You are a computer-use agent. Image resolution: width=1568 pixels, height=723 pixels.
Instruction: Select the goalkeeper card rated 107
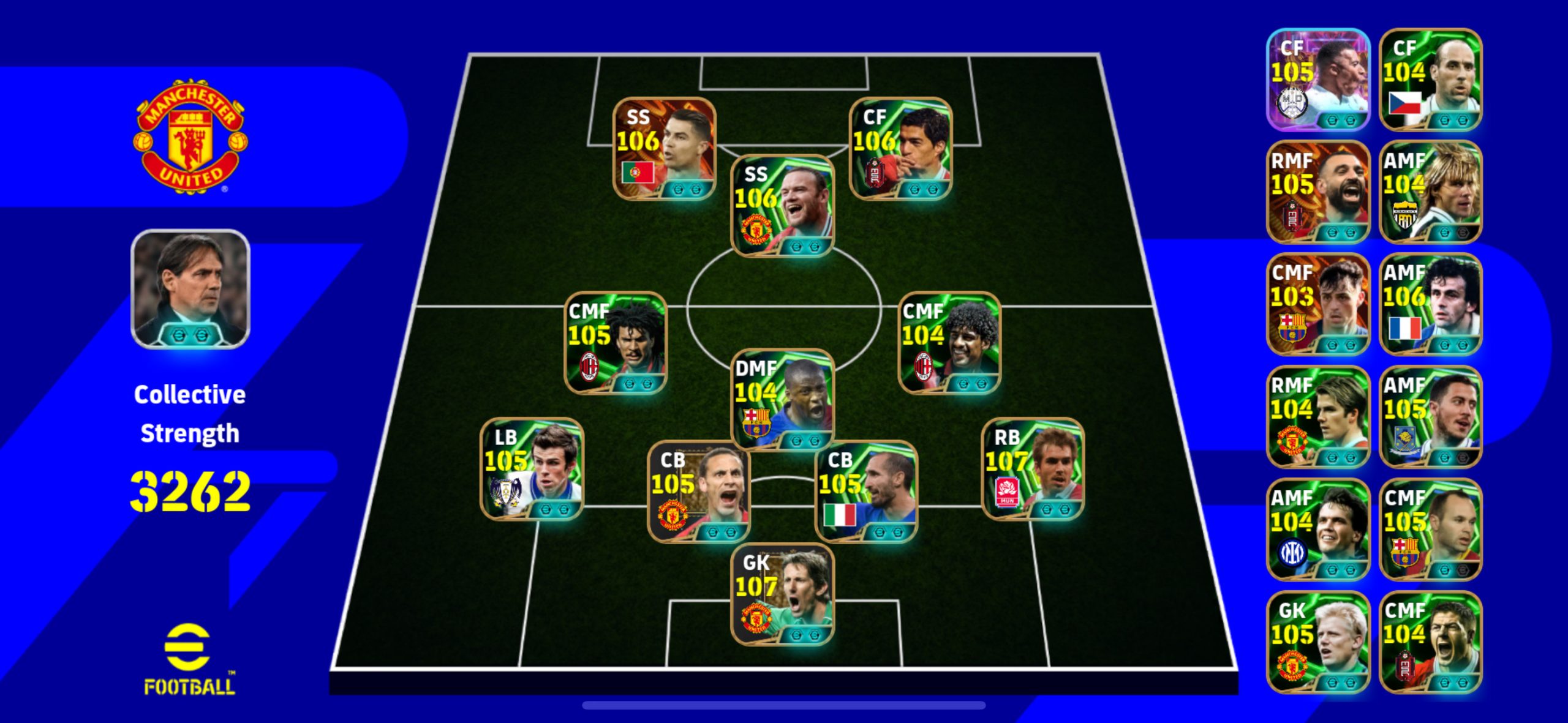point(782,594)
